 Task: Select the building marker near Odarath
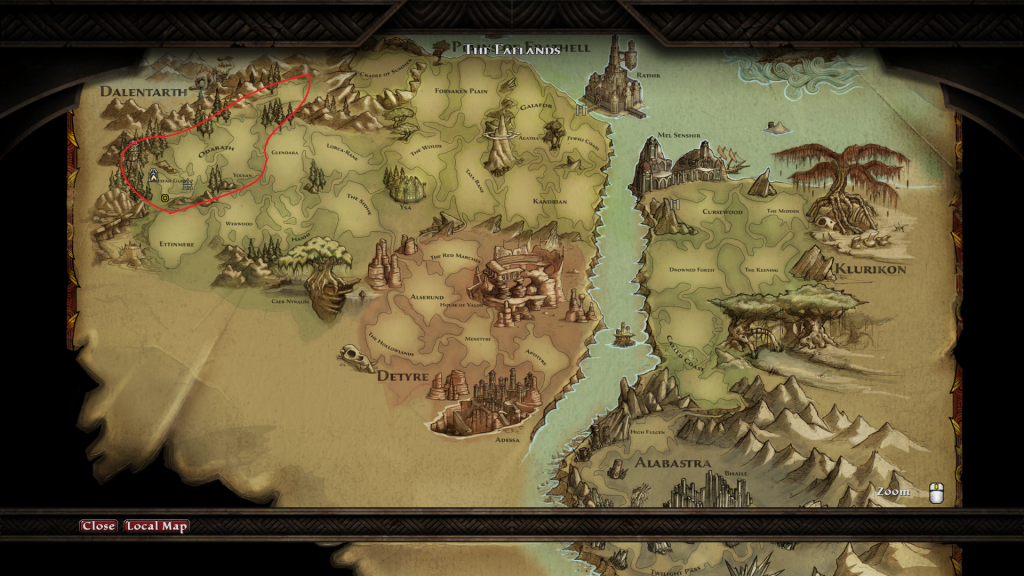coord(187,185)
